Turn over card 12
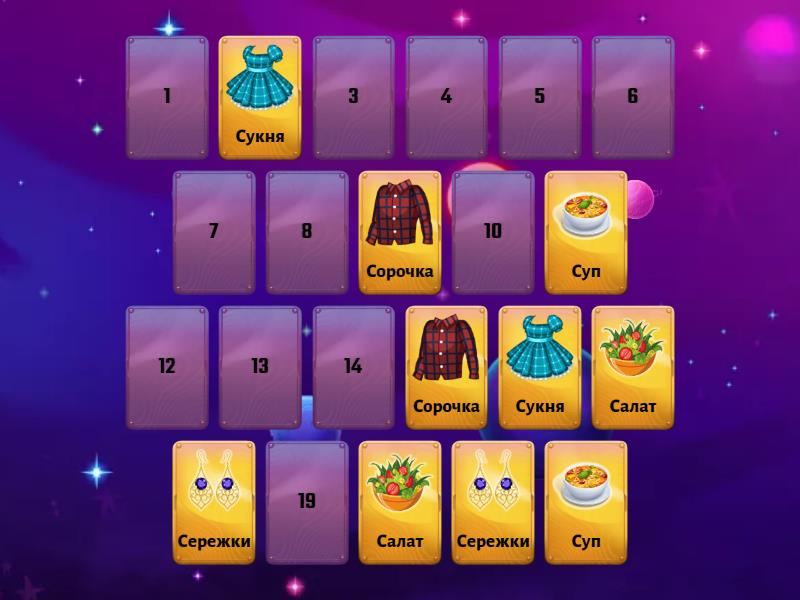This screenshot has height=600, width=800. coord(167,367)
